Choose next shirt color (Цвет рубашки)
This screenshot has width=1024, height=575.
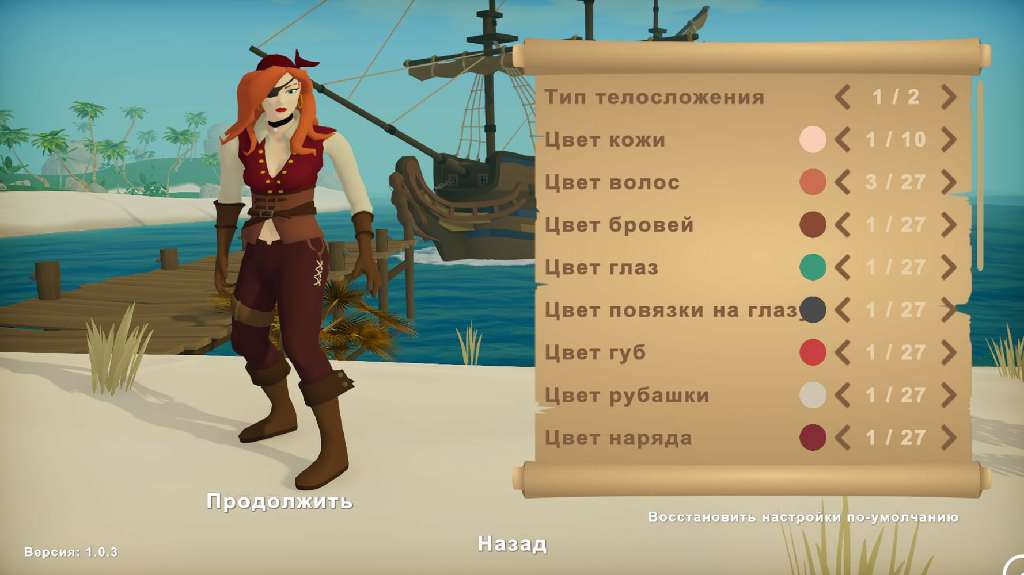pyautogui.click(x=949, y=395)
